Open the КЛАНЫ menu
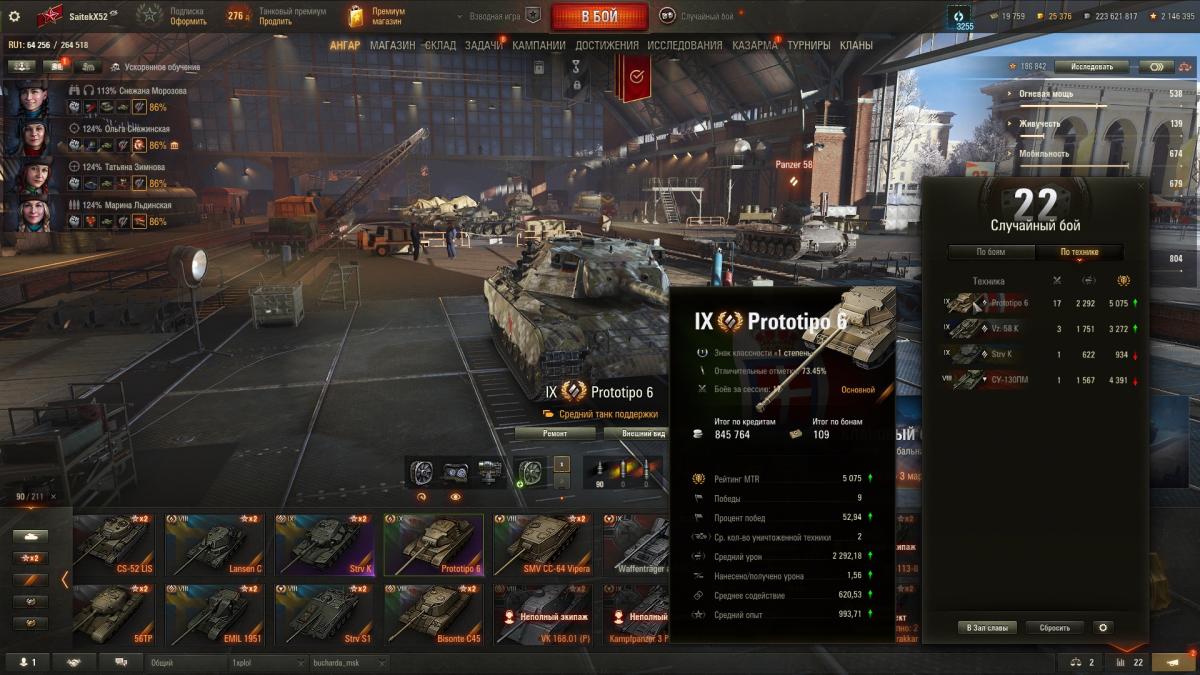 pyautogui.click(x=856, y=45)
